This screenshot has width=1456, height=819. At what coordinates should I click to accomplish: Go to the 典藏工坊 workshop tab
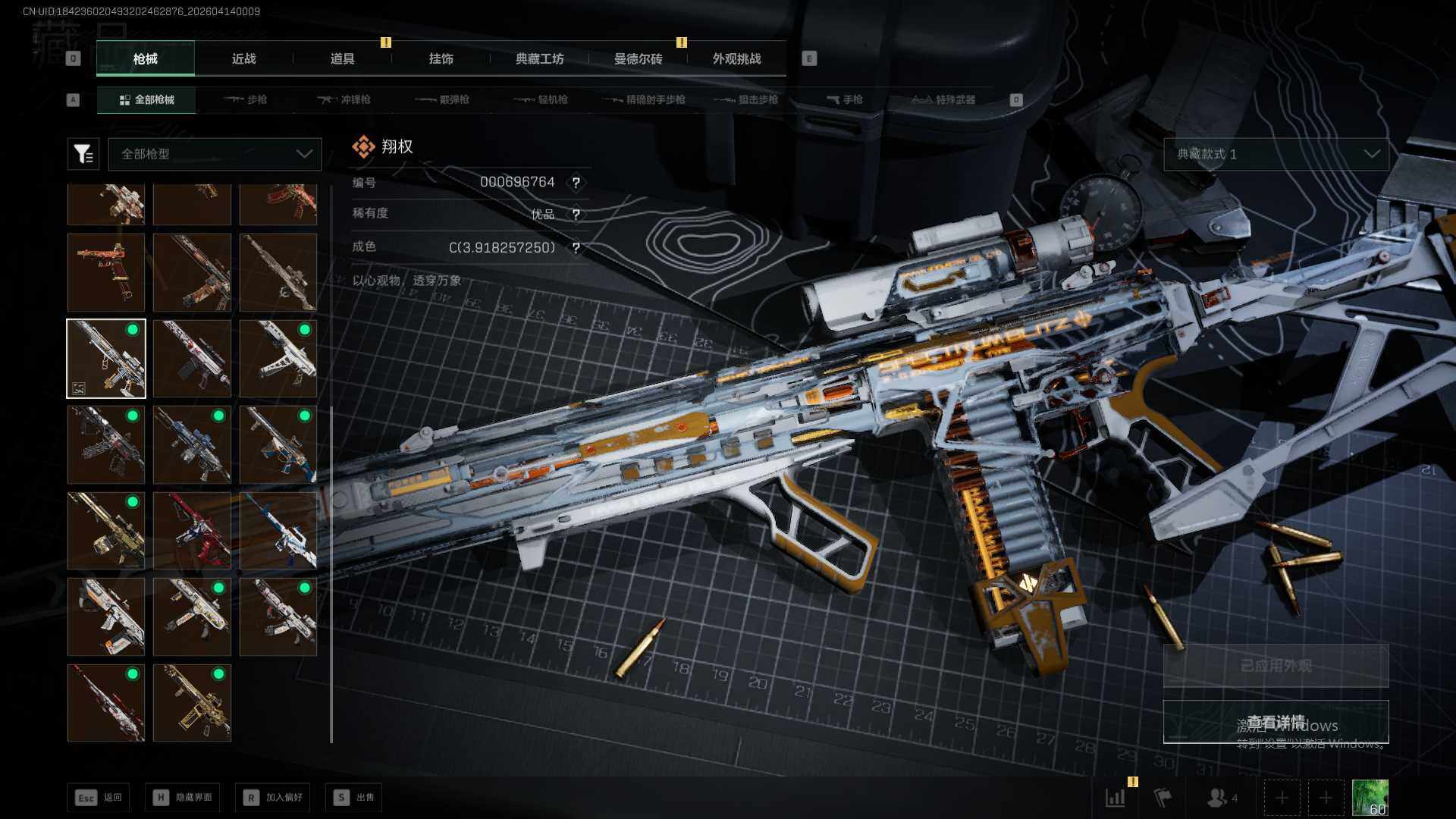tap(539, 58)
